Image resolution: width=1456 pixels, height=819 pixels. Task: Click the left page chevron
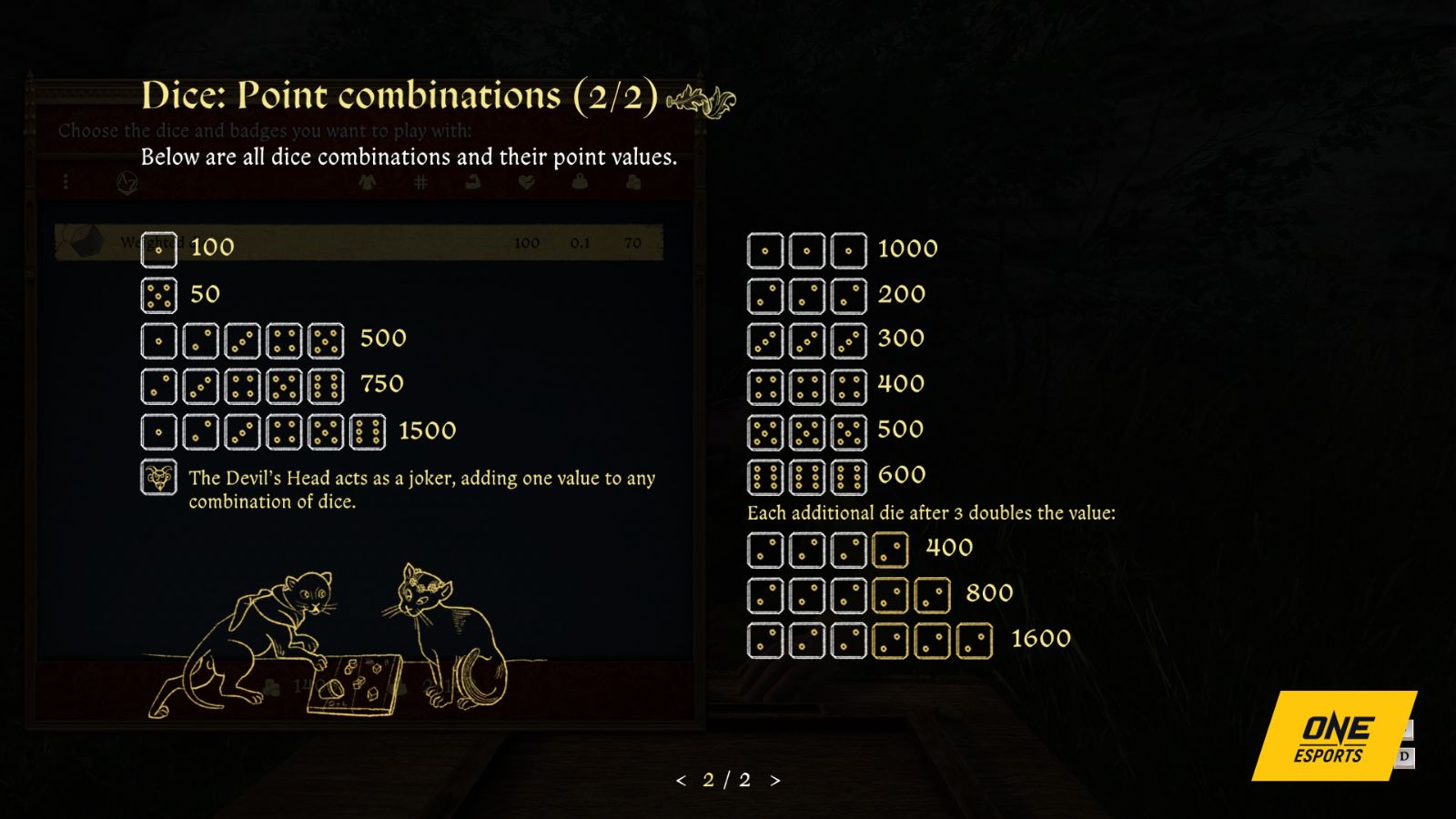(681, 780)
